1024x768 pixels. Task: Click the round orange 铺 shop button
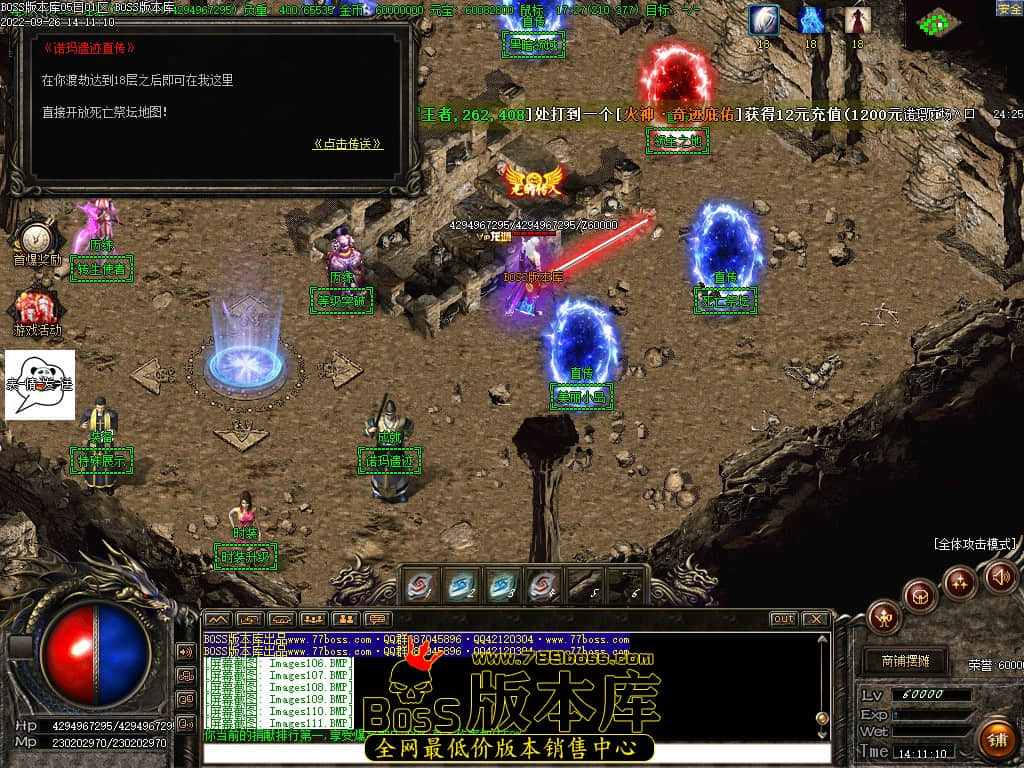(x=996, y=740)
